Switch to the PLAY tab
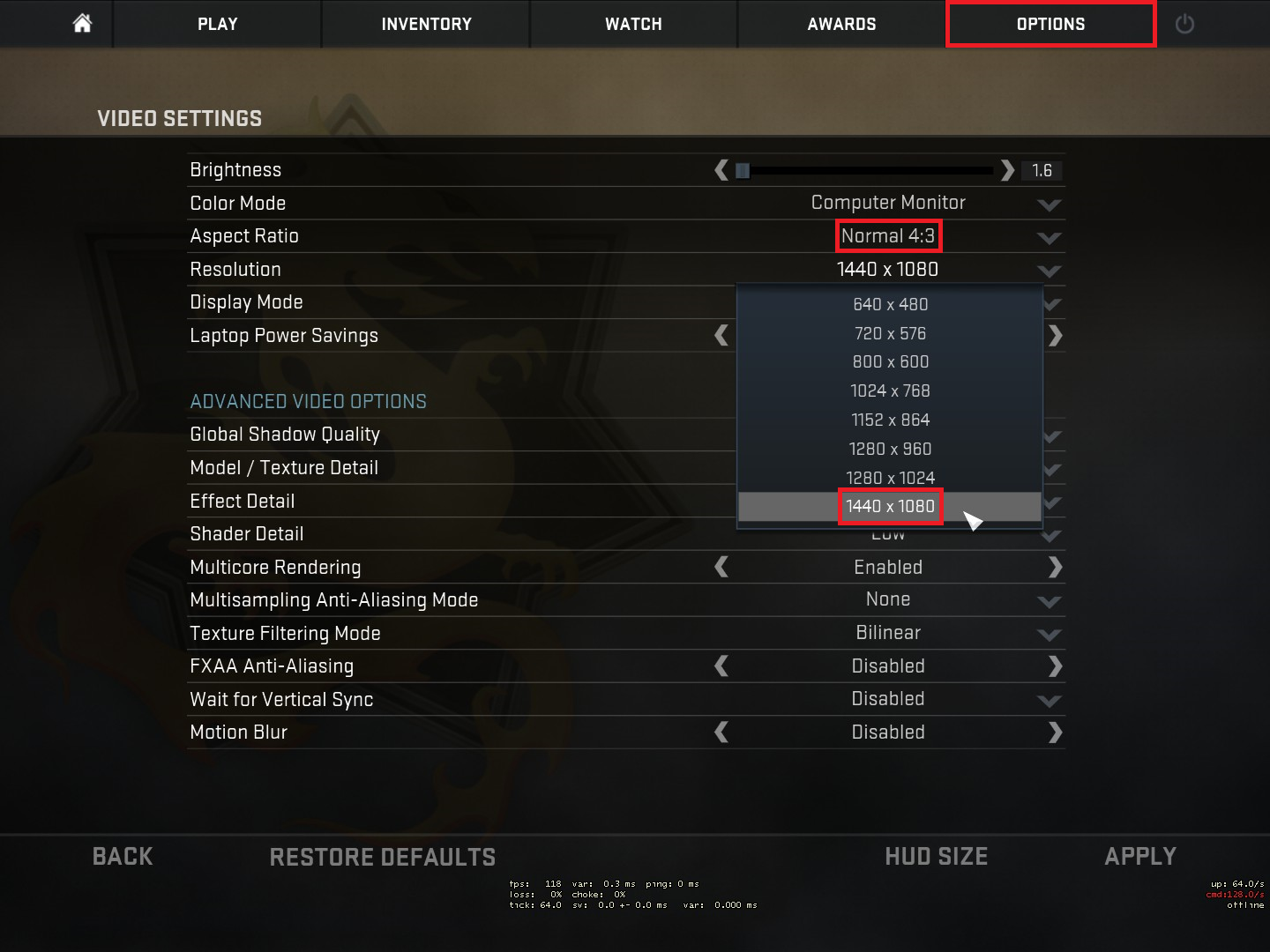The image size is (1270, 952). click(217, 24)
